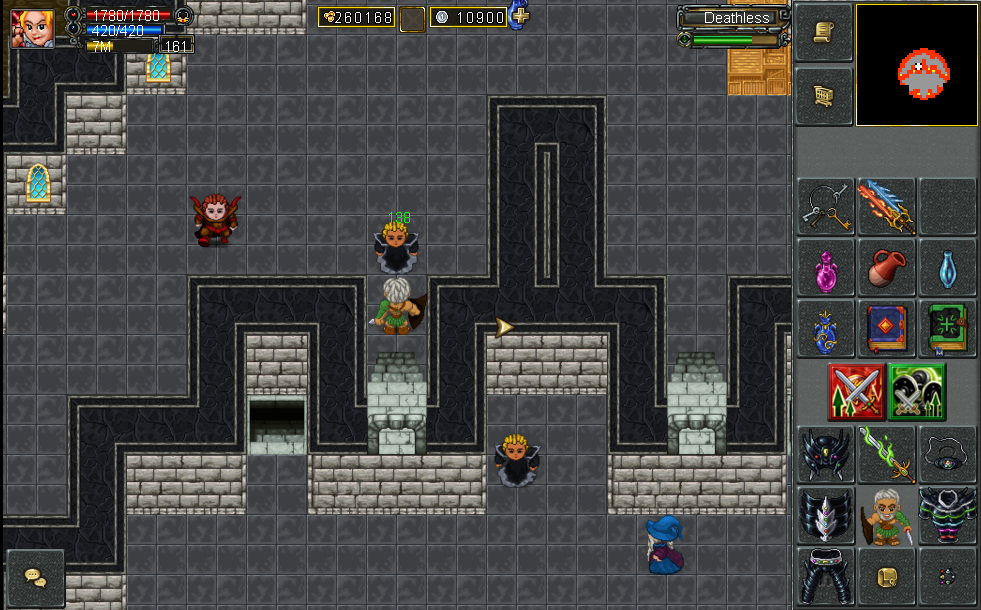Image resolution: width=981 pixels, height=610 pixels.
Task: Use the light blue vial
Action: 947,267
